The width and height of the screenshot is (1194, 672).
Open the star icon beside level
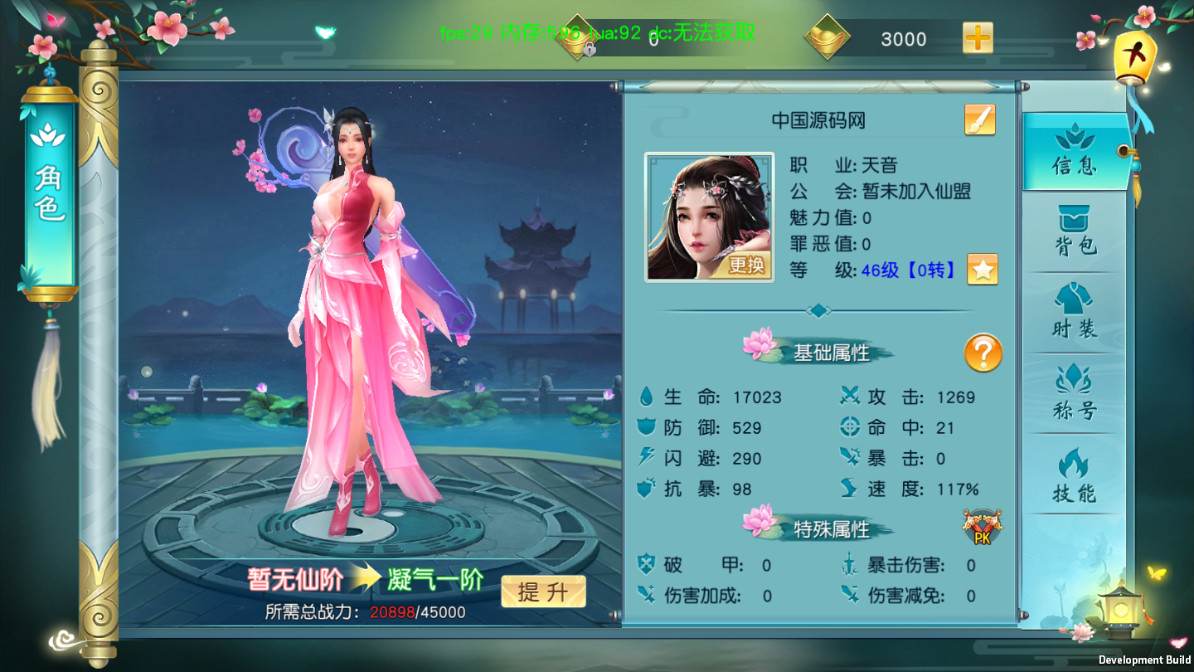point(982,269)
